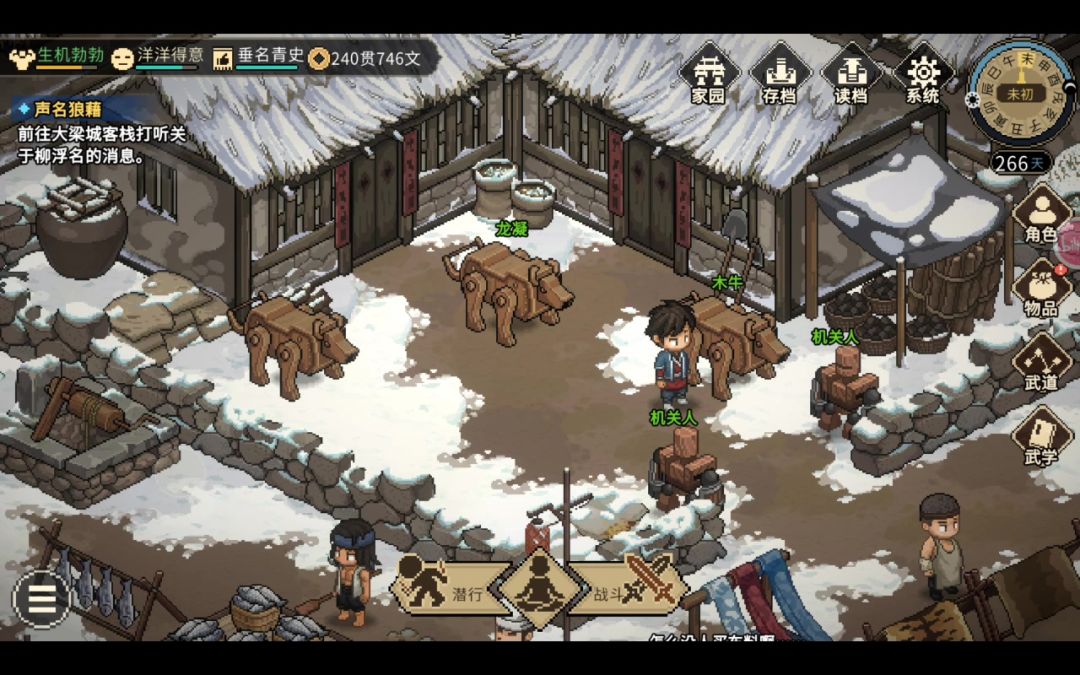Open the 家园 home menu
The height and width of the screenshot is (675, 1080).
[x=708, y=73]
